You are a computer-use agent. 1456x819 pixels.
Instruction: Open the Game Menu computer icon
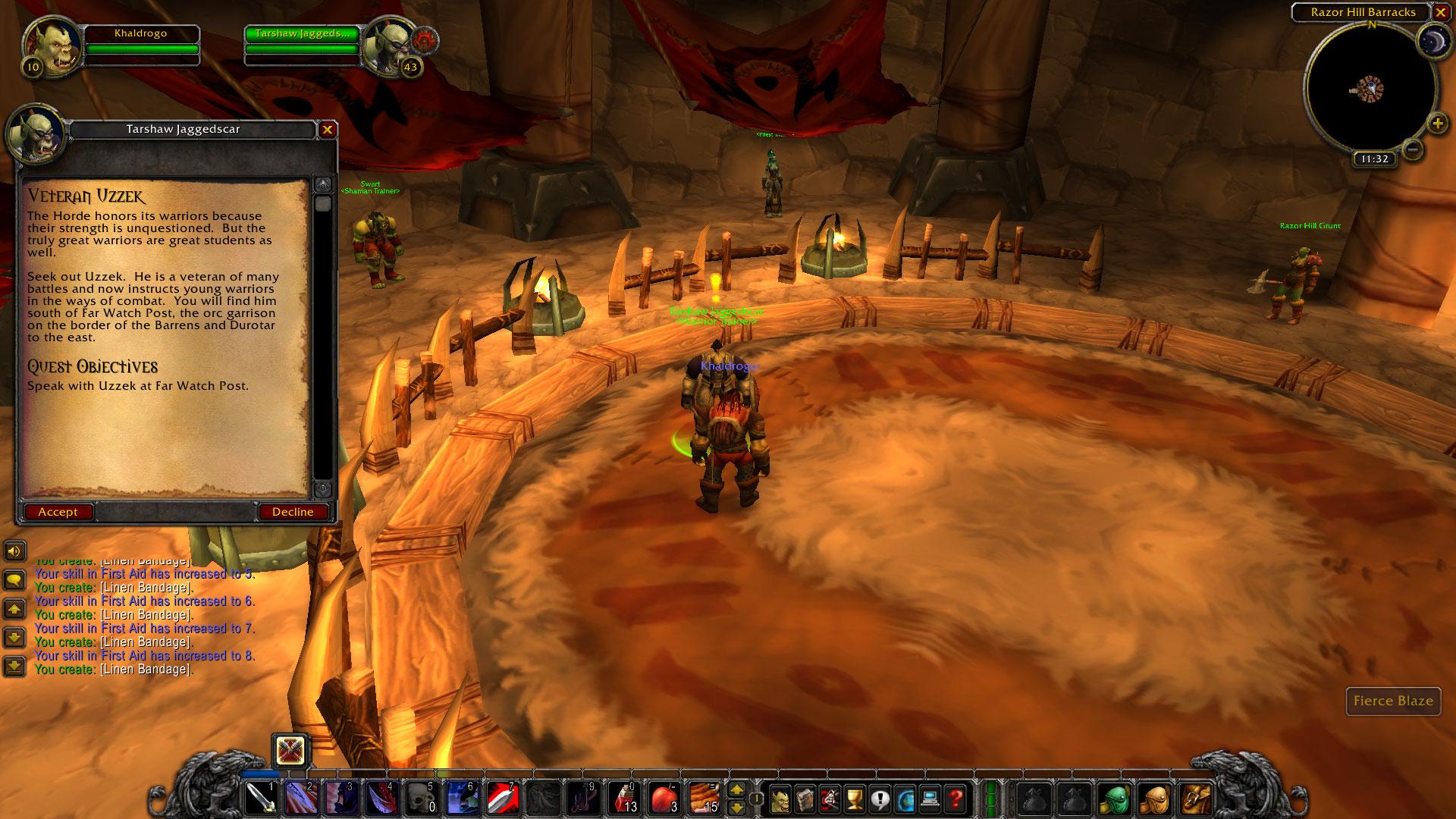(930, 798)
